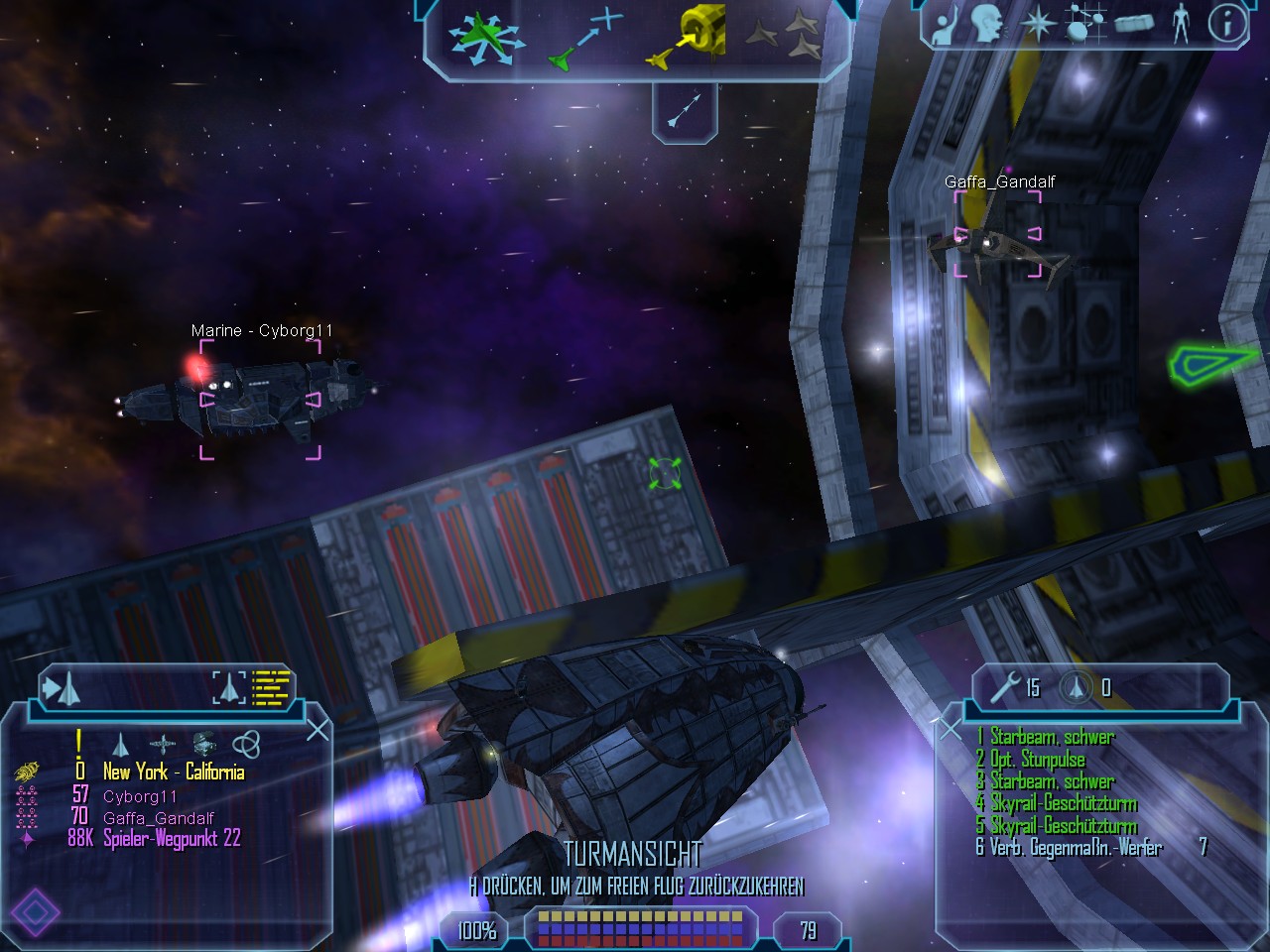This screenshot has width=1270, height=952.
Task: Select the go-to maneuver icon with cross
Action: pos(585,40)
